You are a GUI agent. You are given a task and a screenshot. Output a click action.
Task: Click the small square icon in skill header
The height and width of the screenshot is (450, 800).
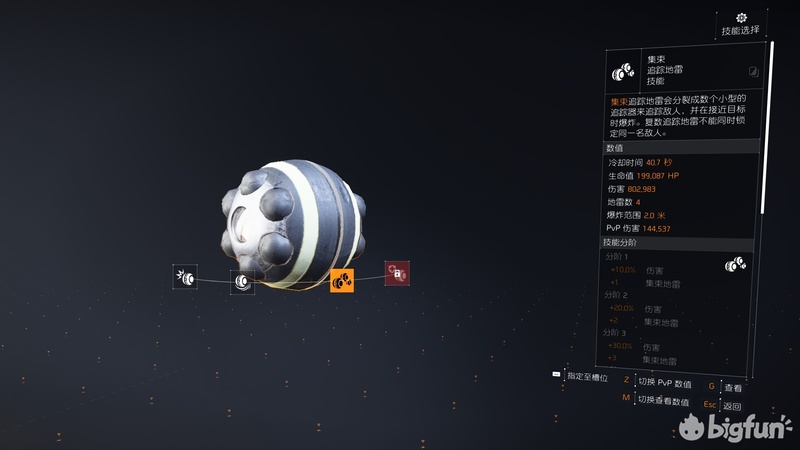(752, 71)
